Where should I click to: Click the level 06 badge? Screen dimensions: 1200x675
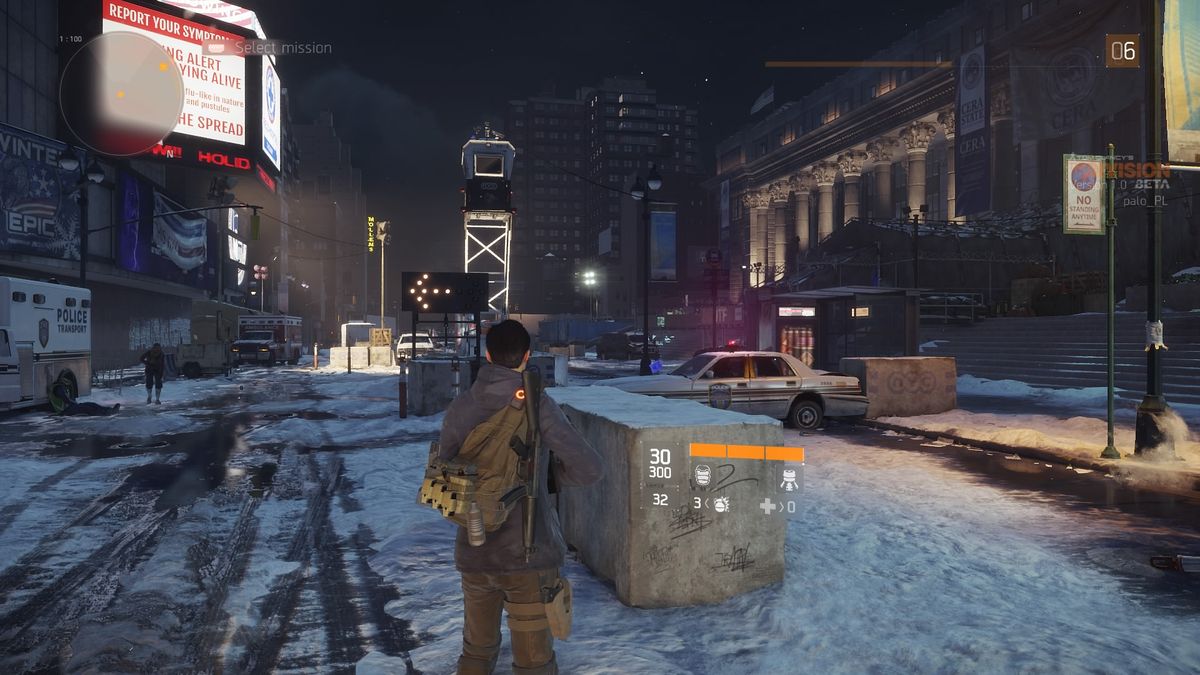pyautogui.click(x=1122, y=51)
